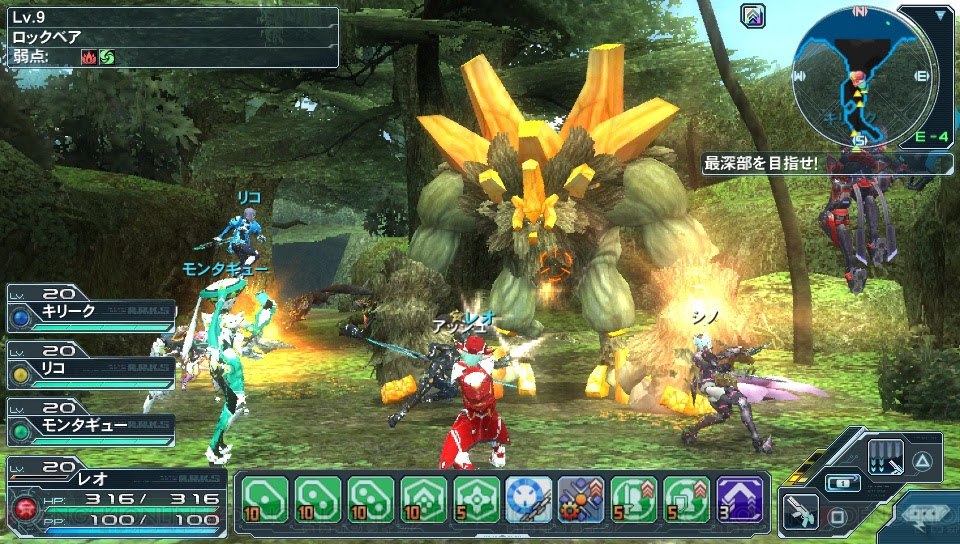The image size is (960, 544).
Task: Select party member キリーク
Action: 90,311
